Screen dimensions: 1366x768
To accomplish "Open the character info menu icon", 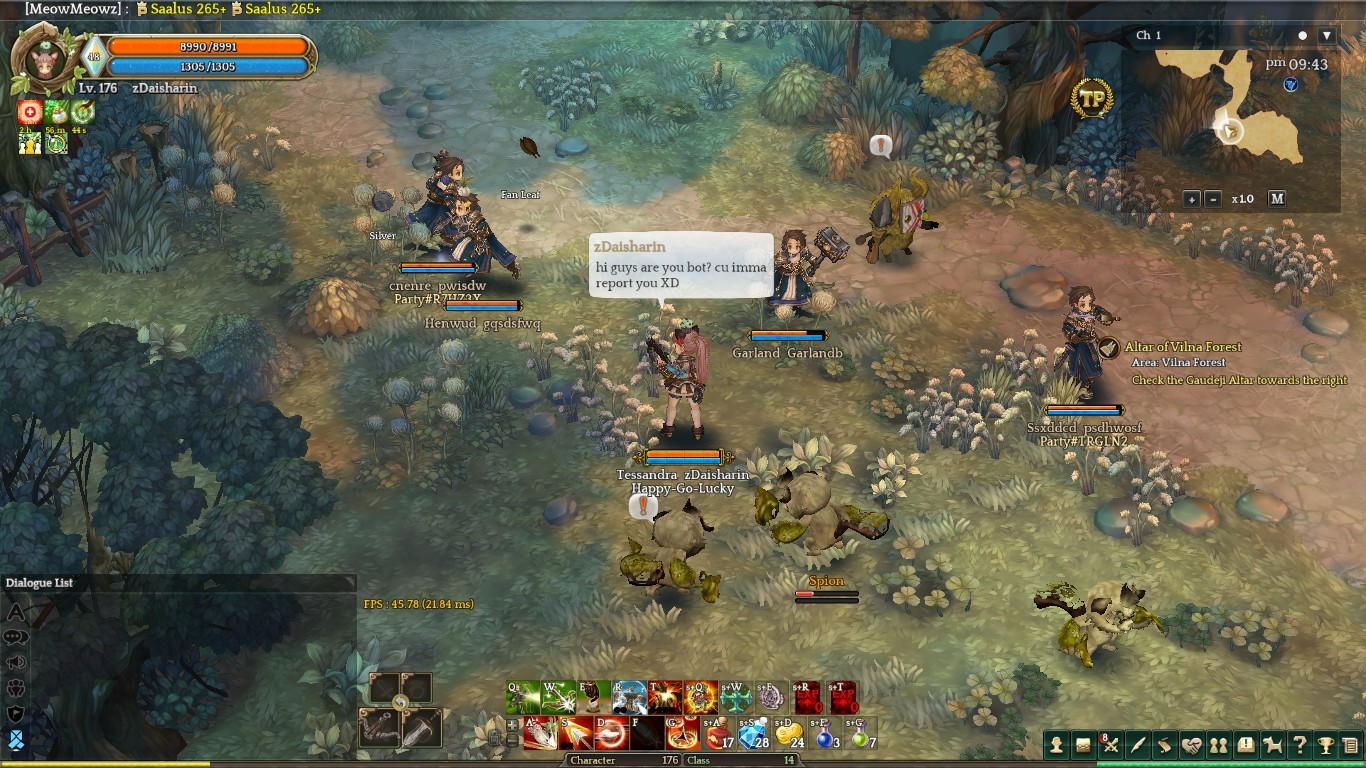I will coord(1056,745).
